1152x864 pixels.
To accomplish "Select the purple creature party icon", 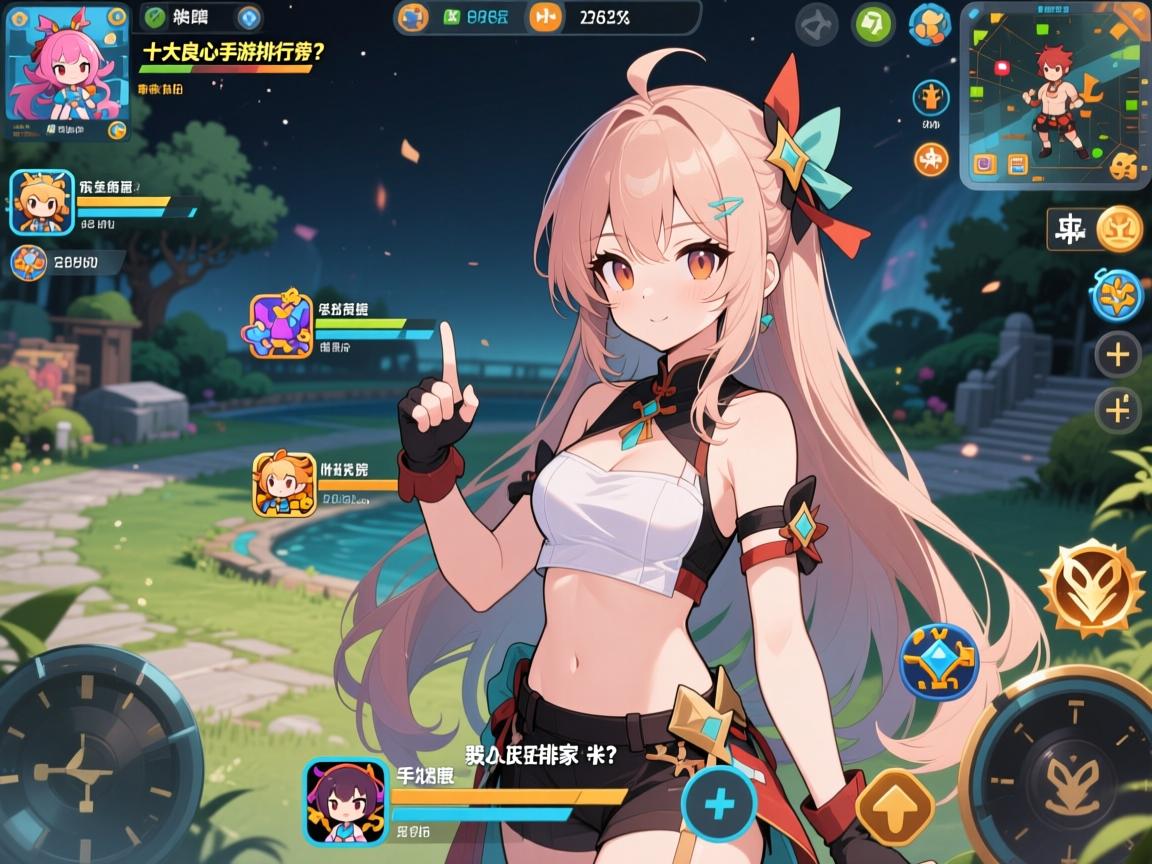I will [283, 326].
